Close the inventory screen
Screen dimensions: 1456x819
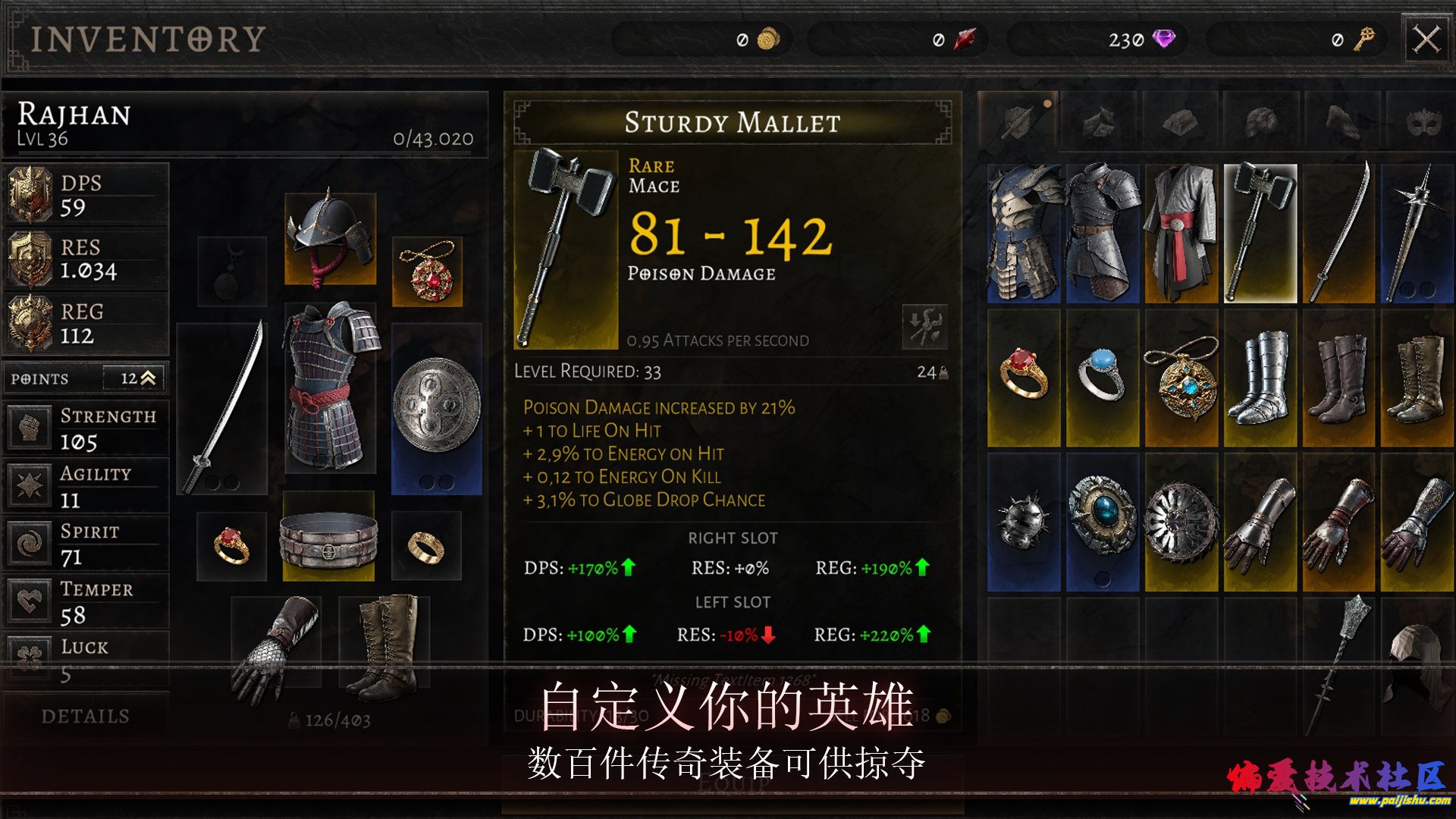[1426, 39]
